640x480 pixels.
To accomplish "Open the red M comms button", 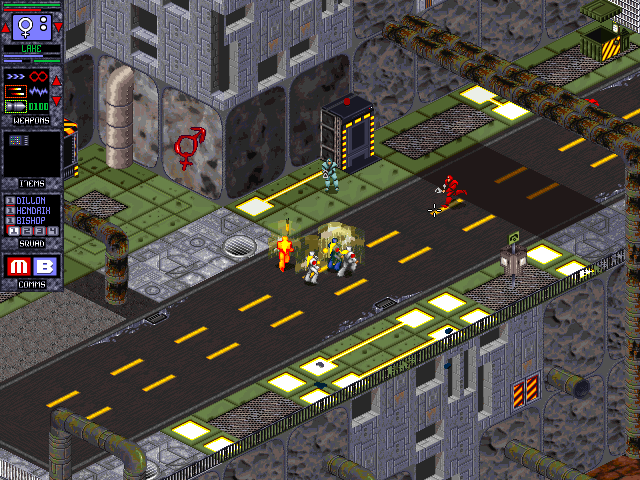I will click(x=19, y=267).
